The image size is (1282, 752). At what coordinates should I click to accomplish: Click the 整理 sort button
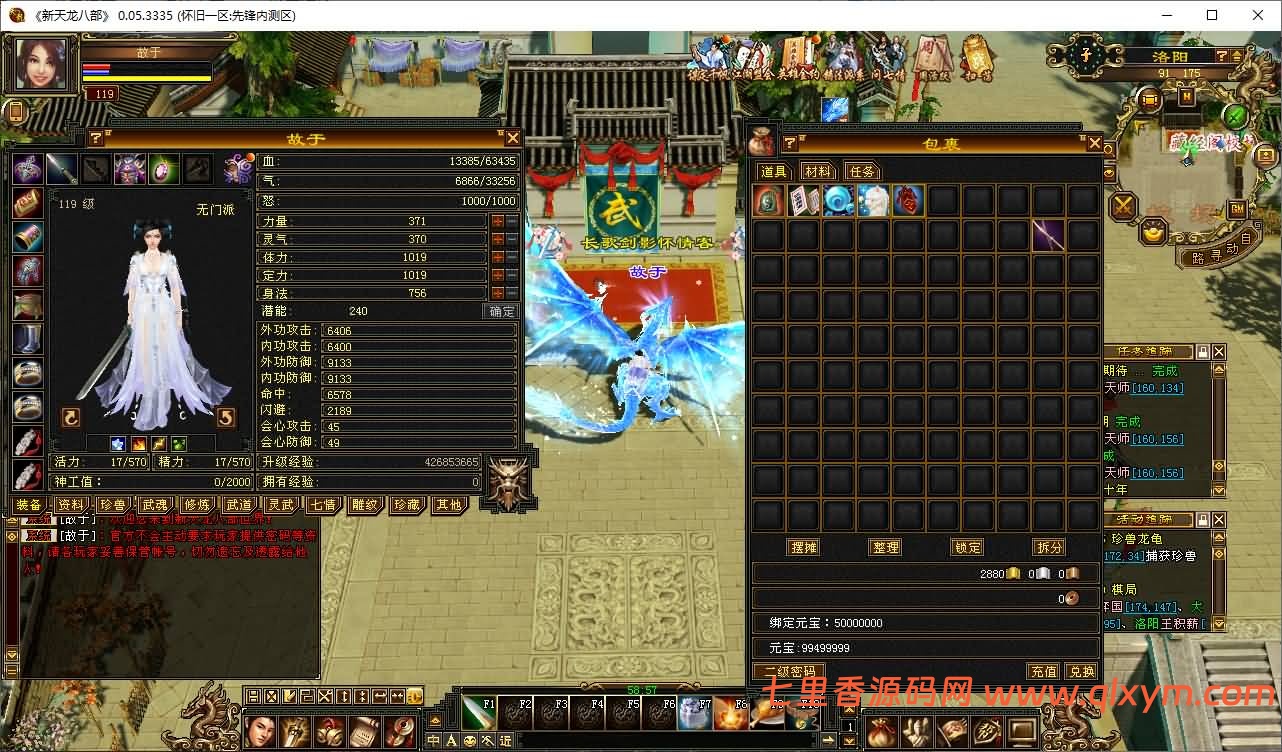click(885, 547)
